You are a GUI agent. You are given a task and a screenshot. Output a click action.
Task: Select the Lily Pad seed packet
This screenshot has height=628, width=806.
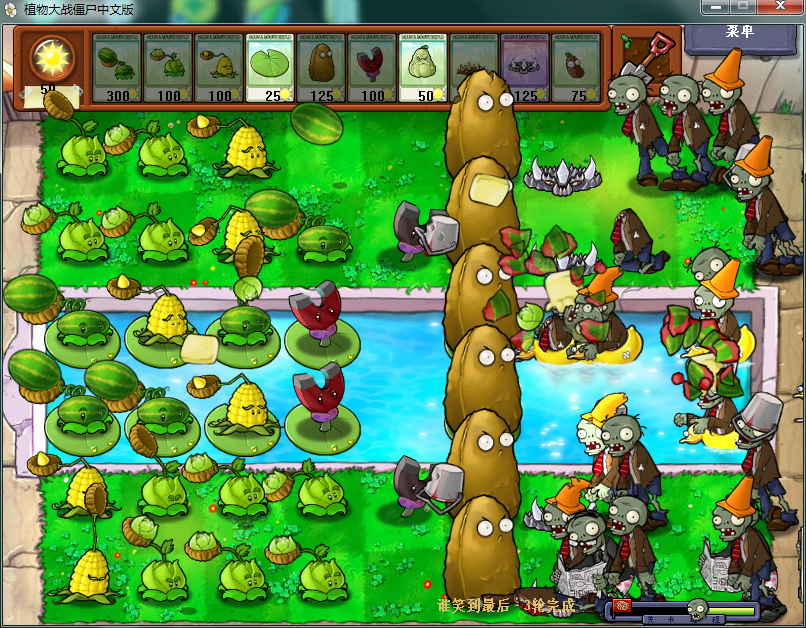(x=270, y=68)
